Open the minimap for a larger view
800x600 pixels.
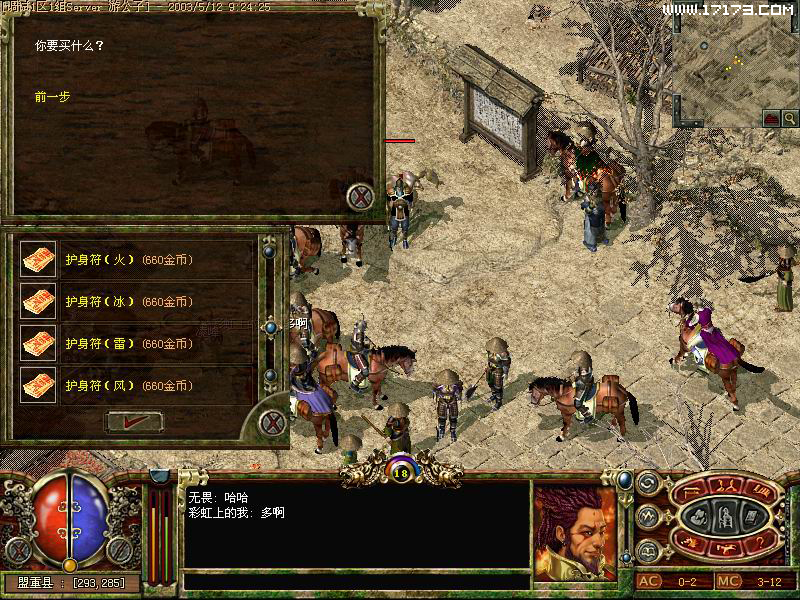[735, 60]
